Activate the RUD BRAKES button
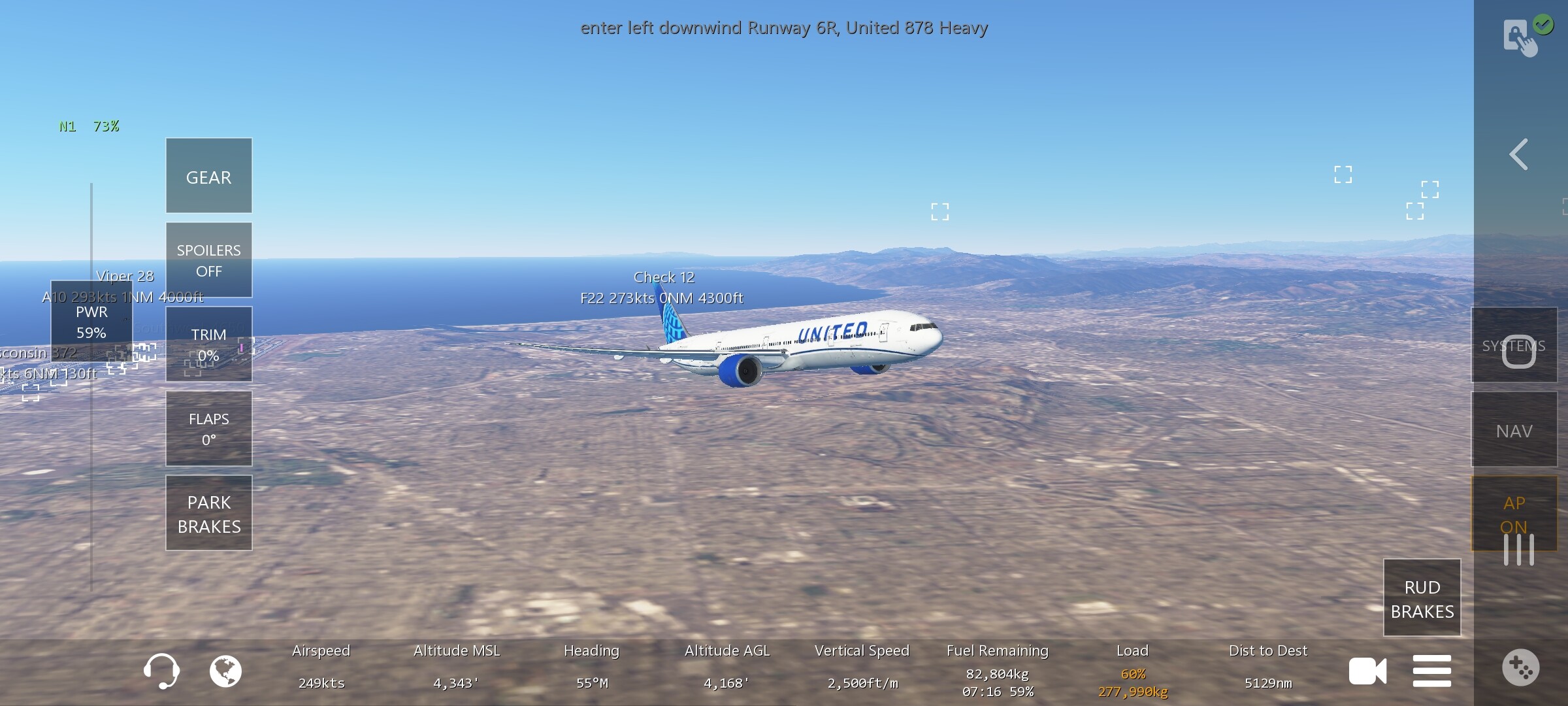The height and width of the screenshot is (706, 1568). 1422,598
